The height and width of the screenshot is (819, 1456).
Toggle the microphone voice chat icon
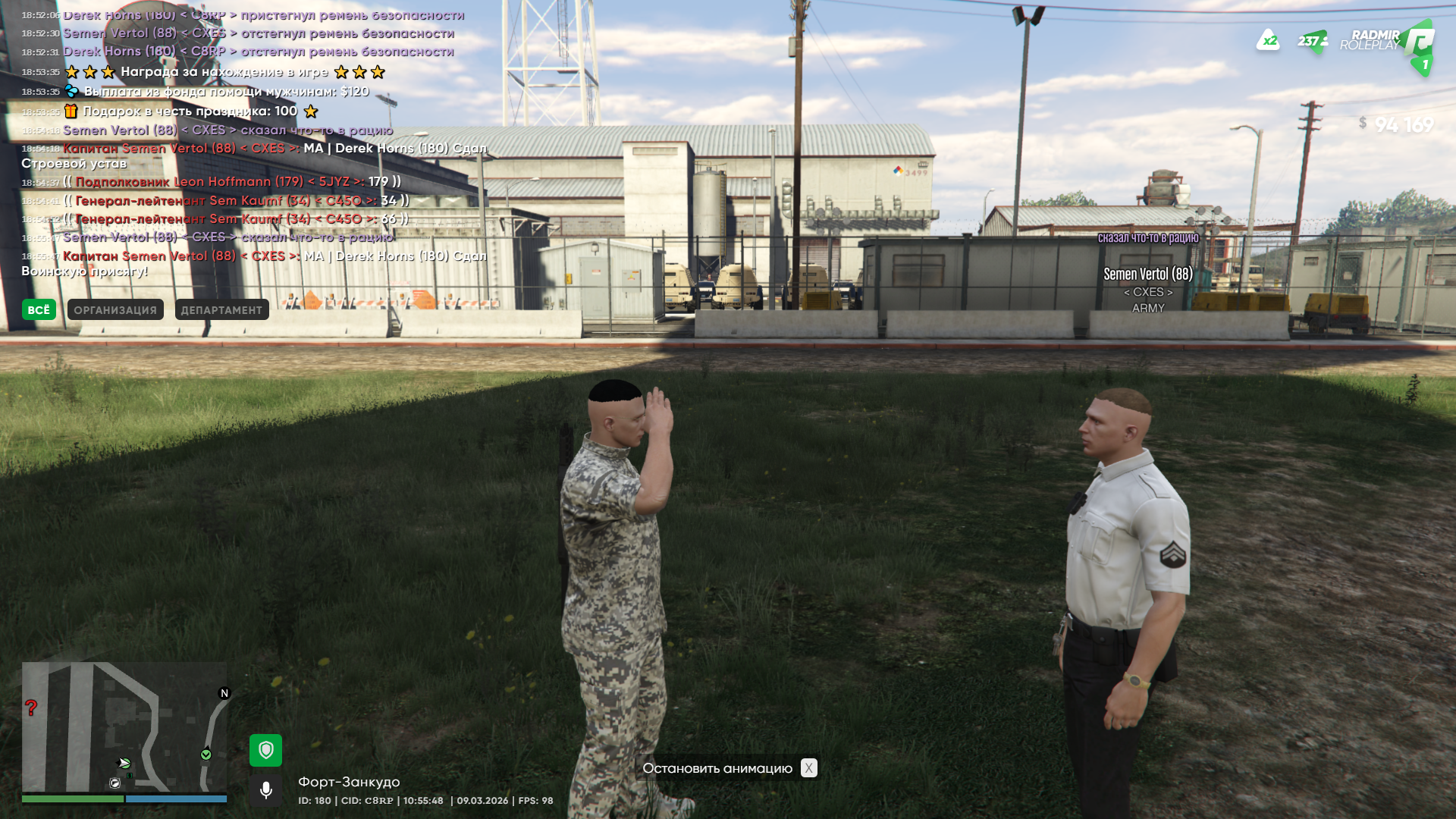click(265, 790)
